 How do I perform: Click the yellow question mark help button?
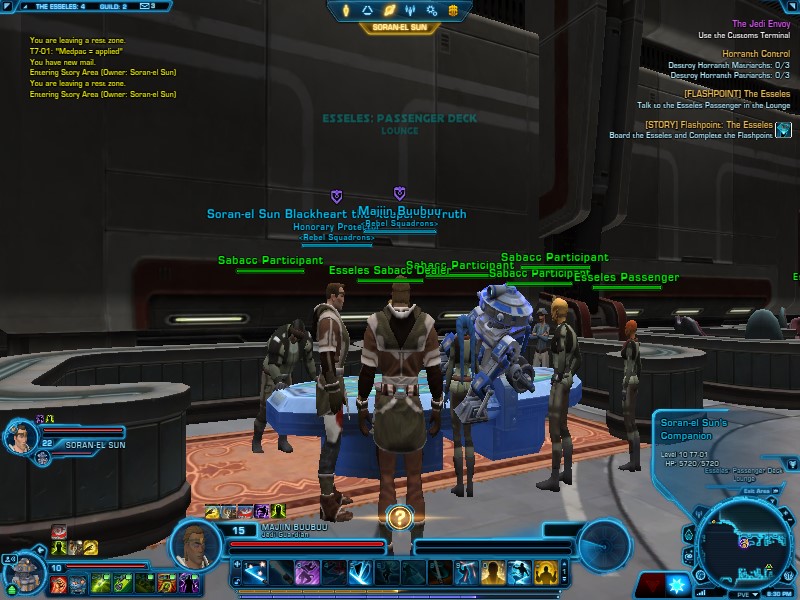(399, 517)
